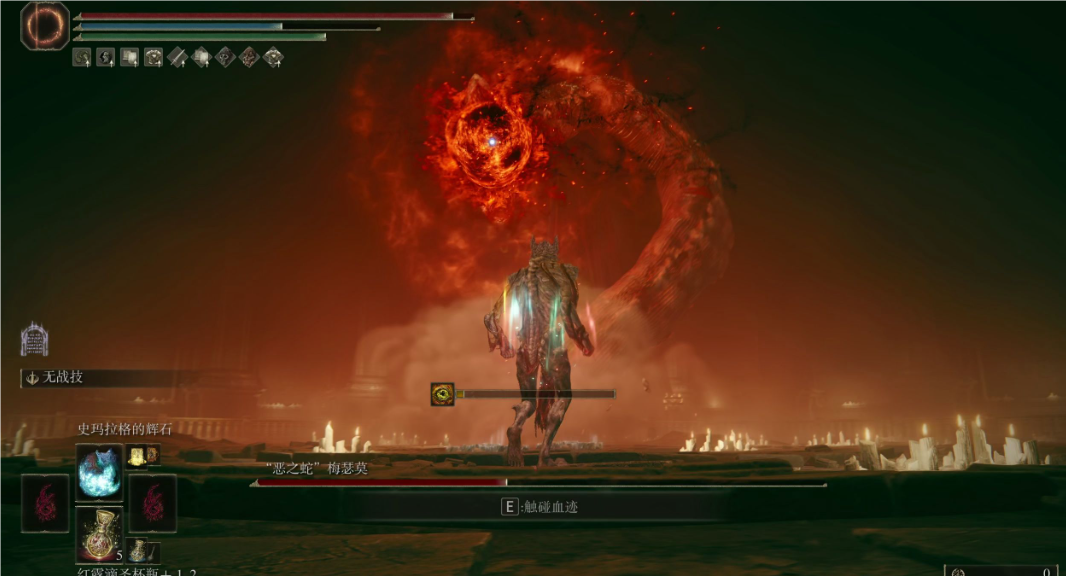The image size is (1066, 576).
Task: Click the Great Rune emblem beside the health bar
Action: click(45, 26)
